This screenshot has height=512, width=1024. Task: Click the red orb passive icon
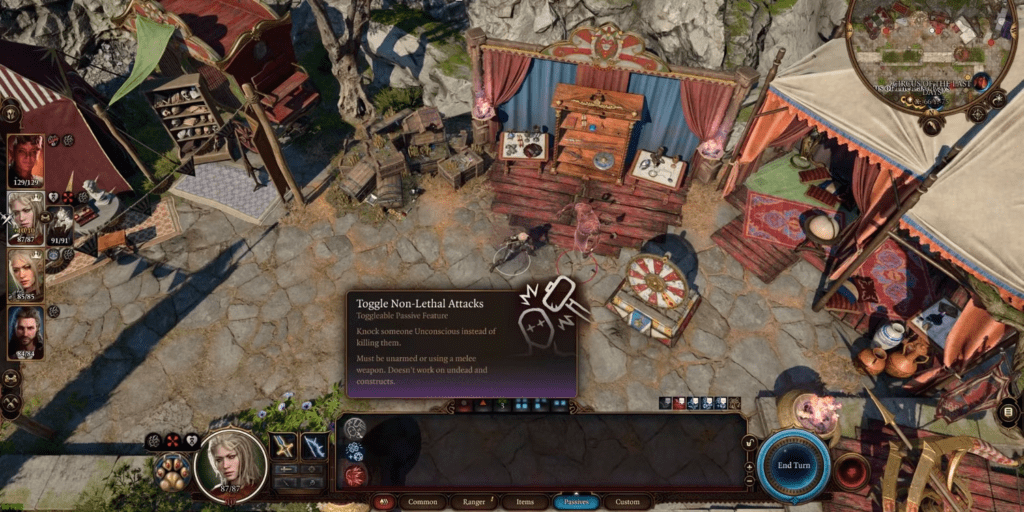(x=355, y=475)
